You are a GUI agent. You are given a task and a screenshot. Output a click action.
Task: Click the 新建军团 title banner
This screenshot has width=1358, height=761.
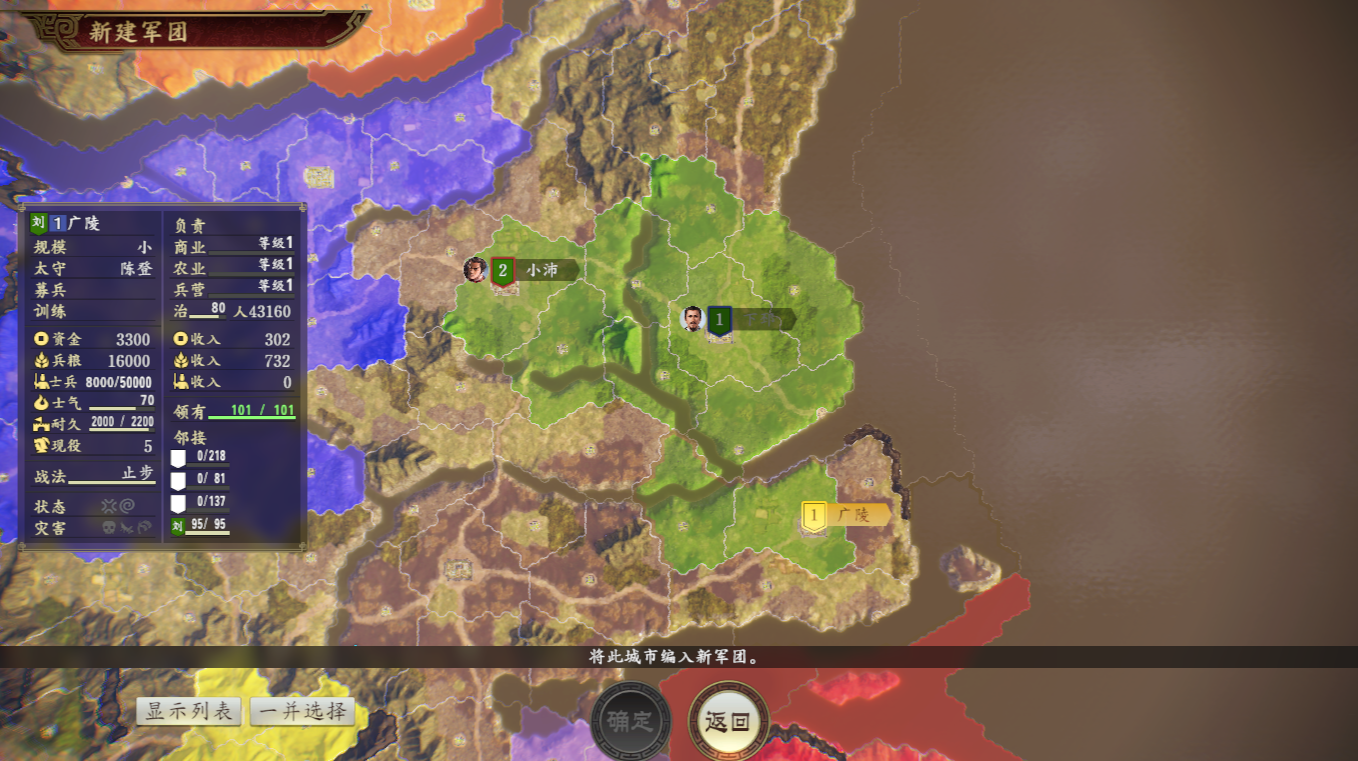click(140, 28)
